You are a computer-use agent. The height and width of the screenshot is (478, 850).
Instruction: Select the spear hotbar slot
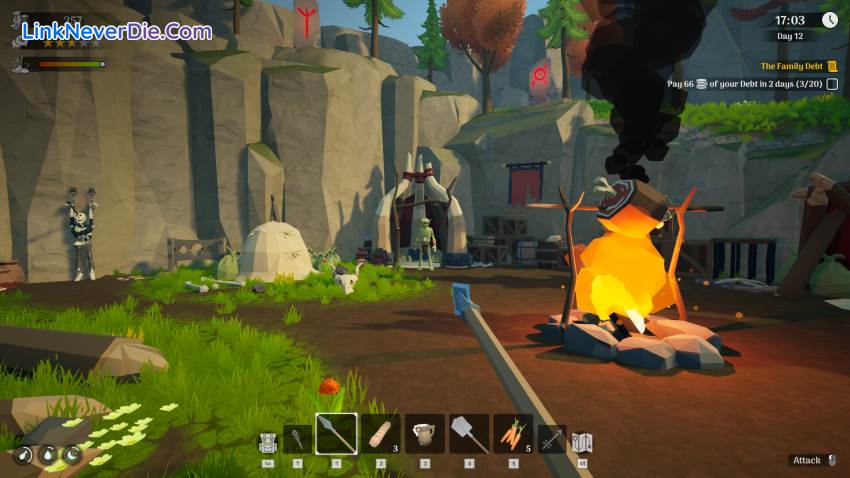point(336,434)
